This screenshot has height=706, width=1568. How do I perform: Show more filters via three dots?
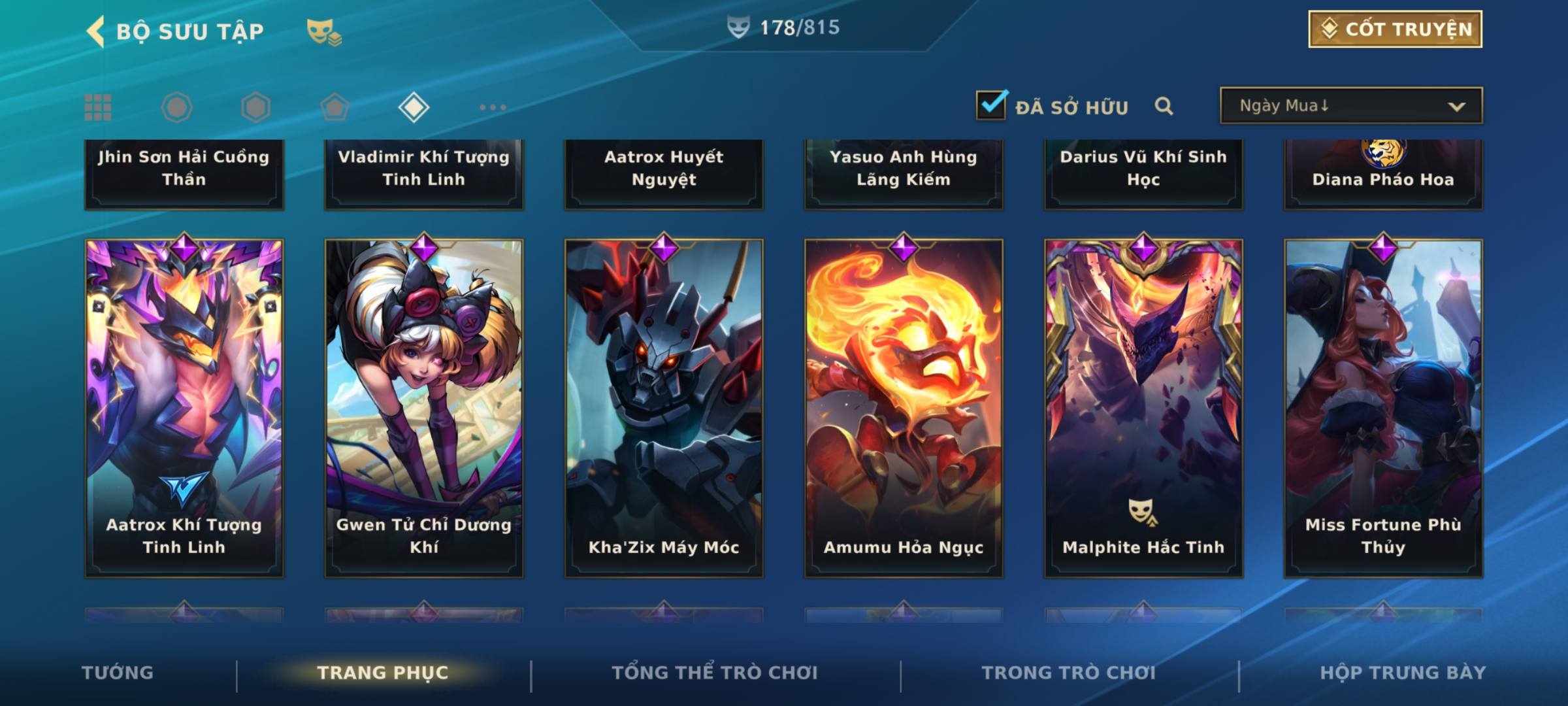click(493, 107)
